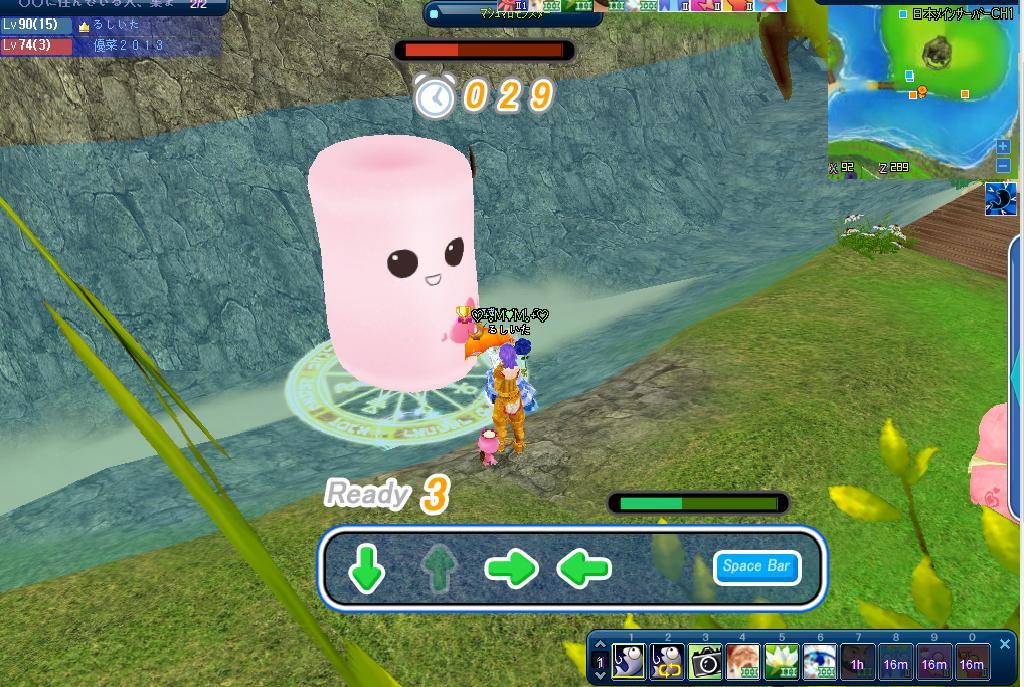Click the blue moon icon below the minimap
The width and height of the screenshot is (1024, 687).
tap(1000, 199)
